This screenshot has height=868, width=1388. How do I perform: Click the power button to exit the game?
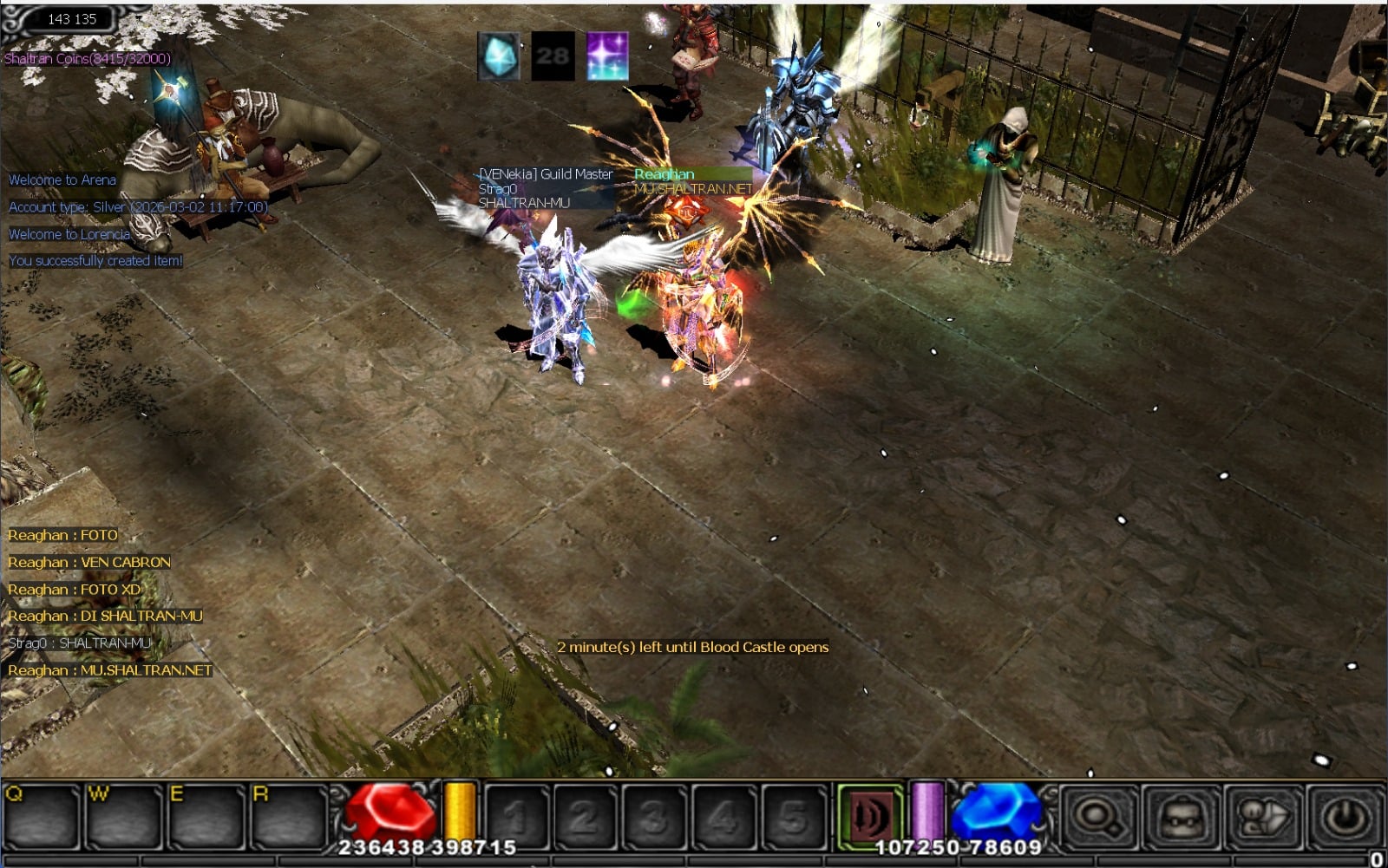point(1343,815)
